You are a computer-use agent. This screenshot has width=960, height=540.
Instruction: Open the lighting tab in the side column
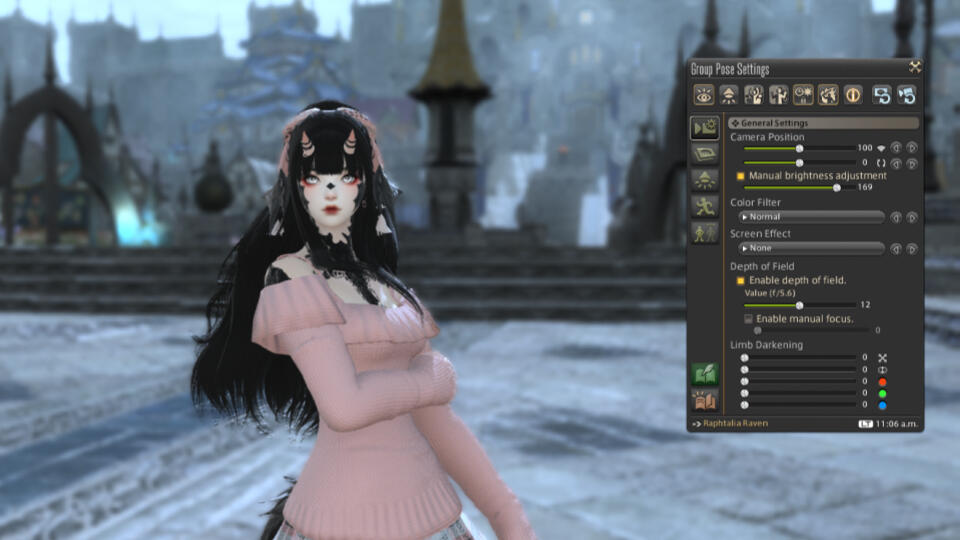point(704,179)
